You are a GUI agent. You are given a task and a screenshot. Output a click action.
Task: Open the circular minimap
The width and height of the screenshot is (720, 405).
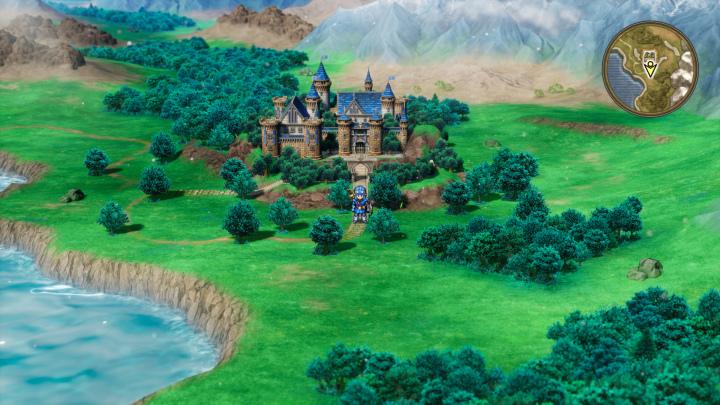[x=650, y=69]
